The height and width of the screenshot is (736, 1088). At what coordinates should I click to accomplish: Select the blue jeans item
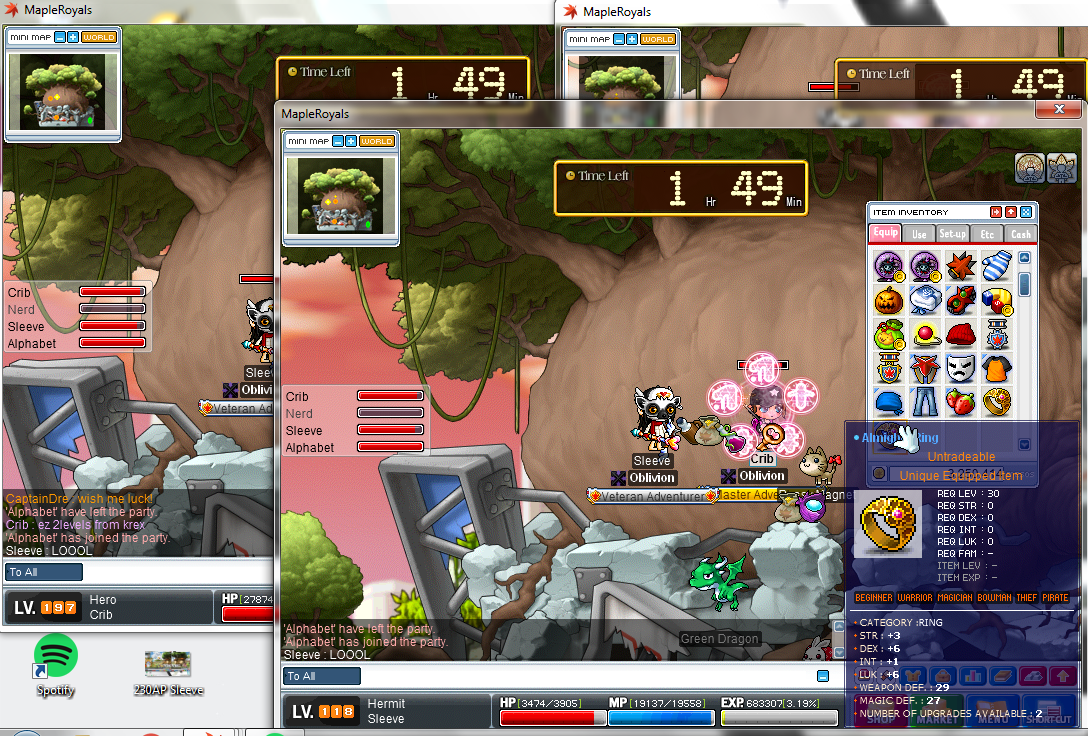925,402
